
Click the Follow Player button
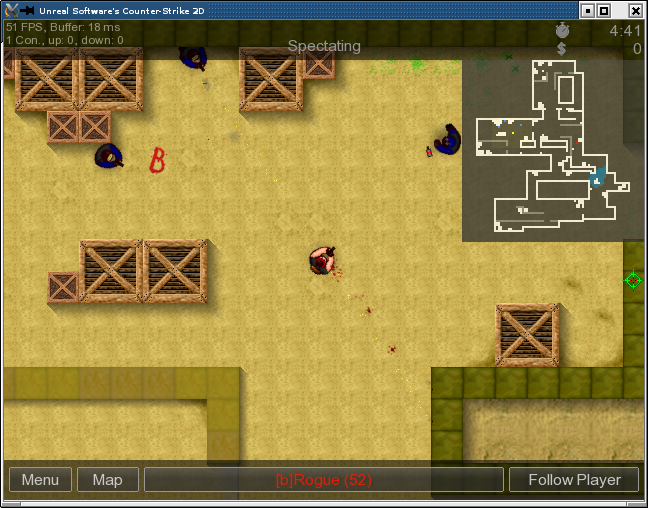coord(574,480)
